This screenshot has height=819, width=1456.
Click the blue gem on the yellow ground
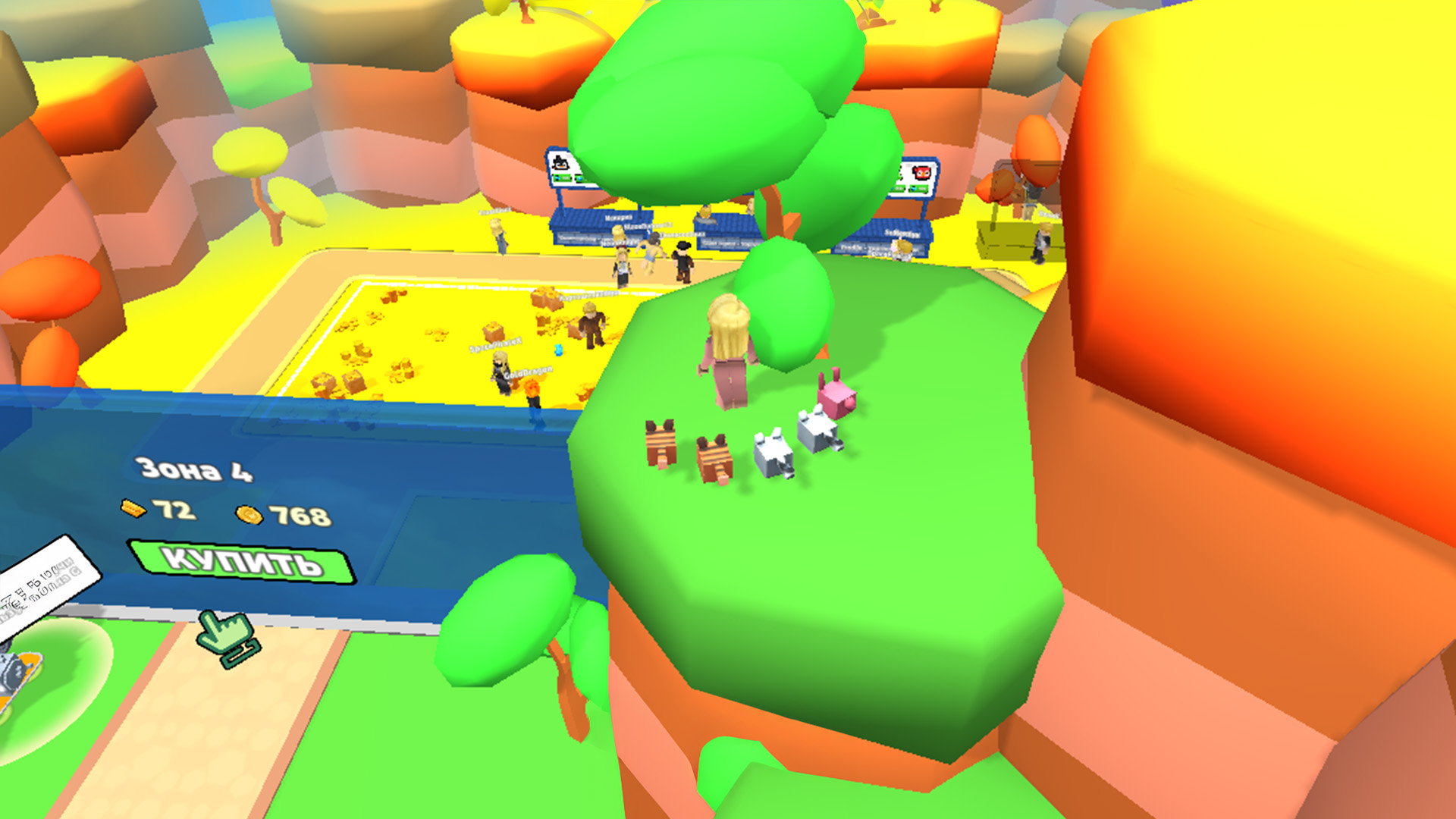(x=558, y=351)
